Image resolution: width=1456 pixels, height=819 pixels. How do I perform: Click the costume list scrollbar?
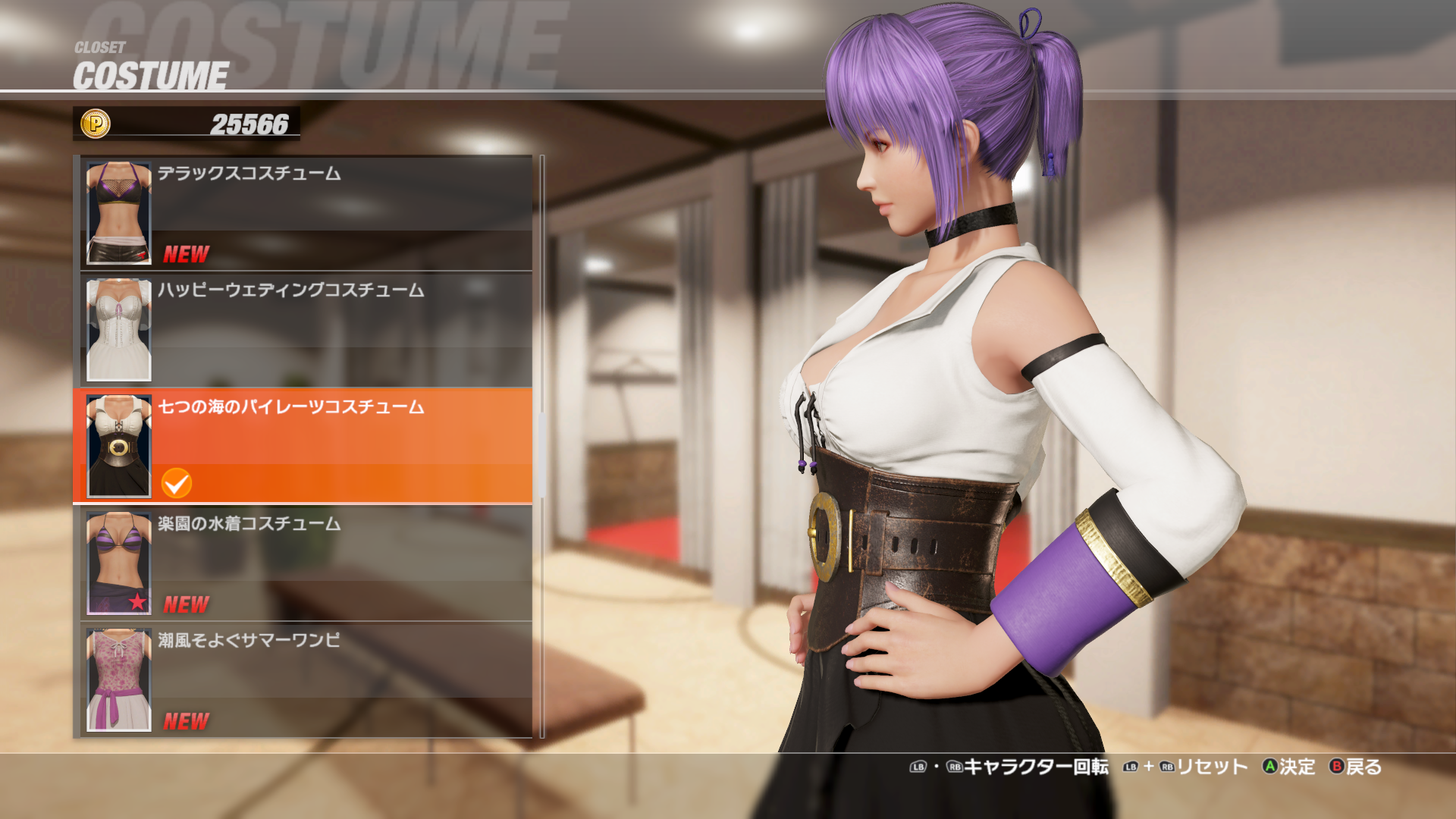pos(542,446)
